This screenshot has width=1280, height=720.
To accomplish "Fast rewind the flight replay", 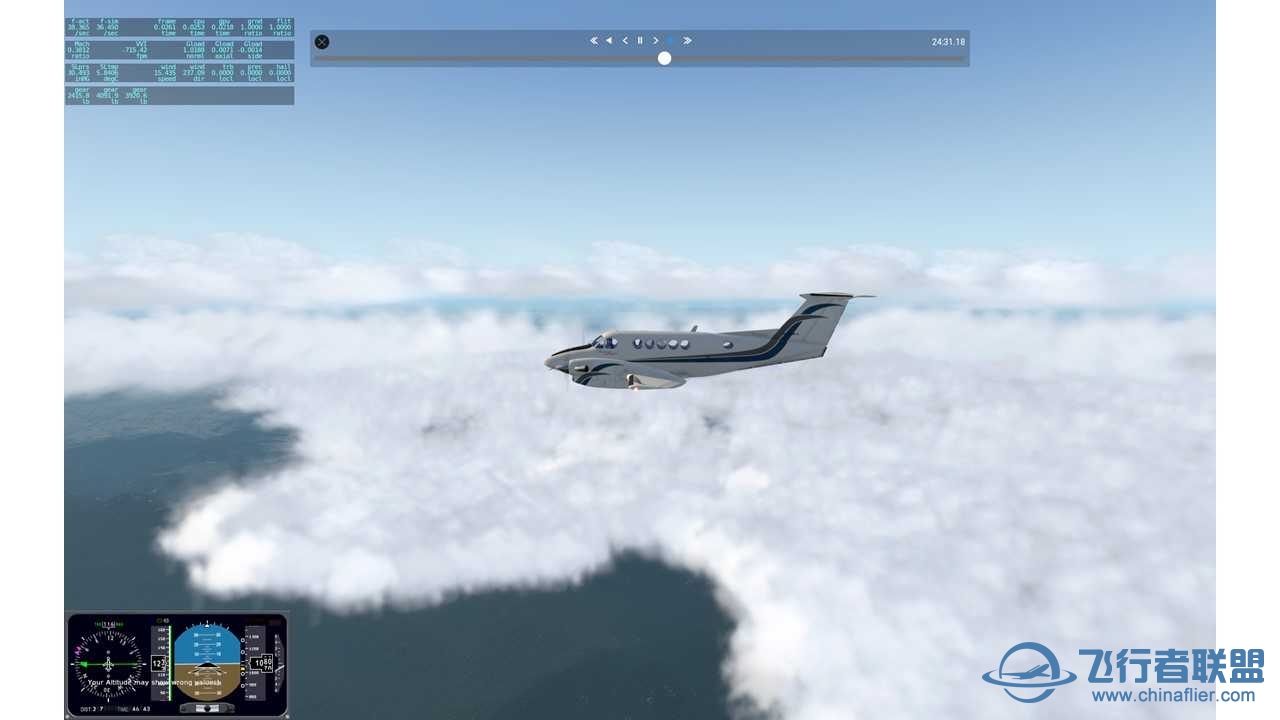I will 594,41.
